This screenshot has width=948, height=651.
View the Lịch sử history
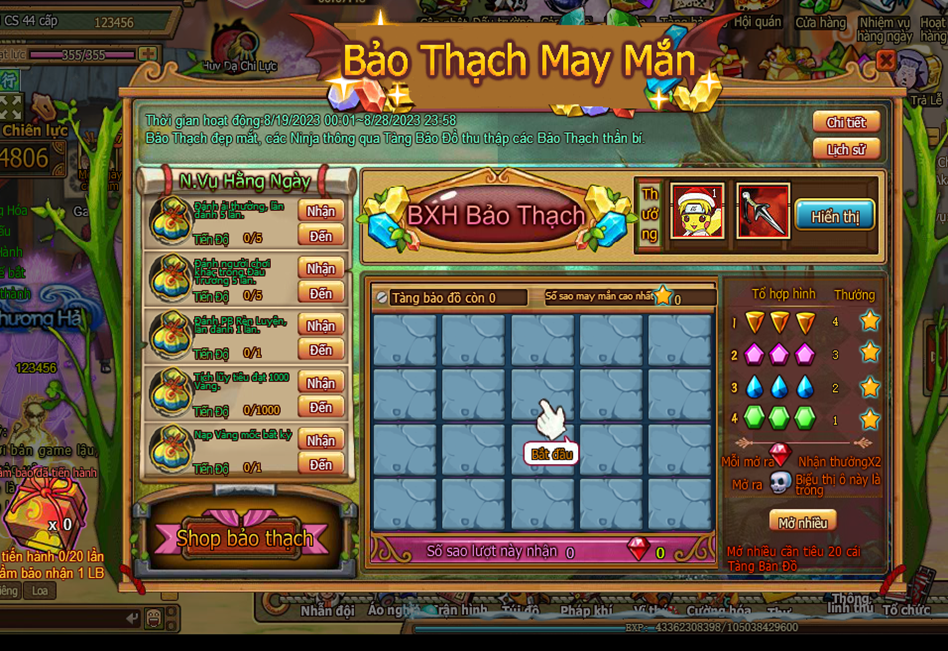(845, 150)
